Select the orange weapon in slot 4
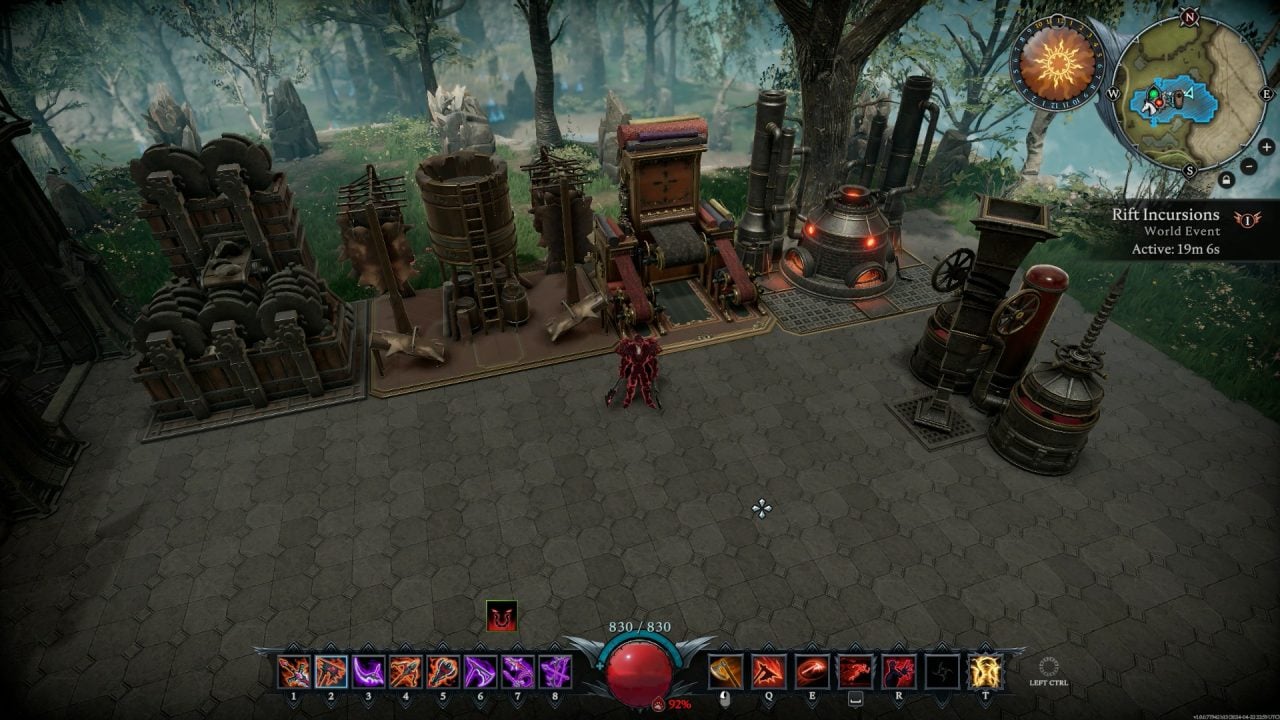This screenshot has width=1280, height=720. [406, 671]
